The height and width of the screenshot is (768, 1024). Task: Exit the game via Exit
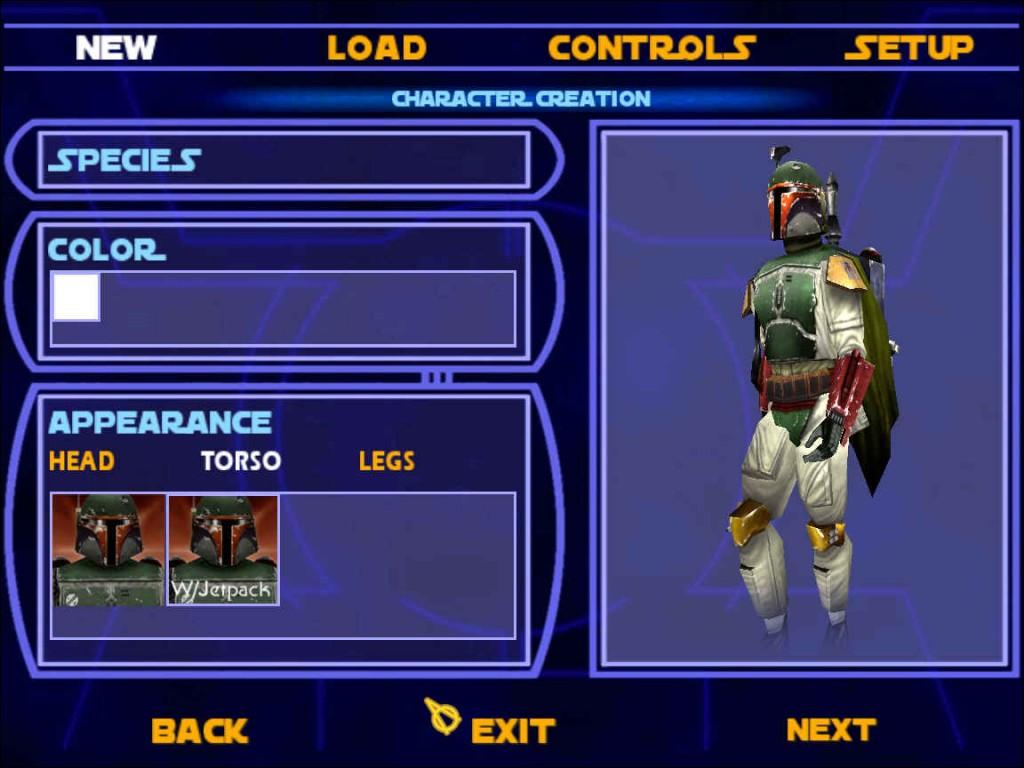coord(511,731)
